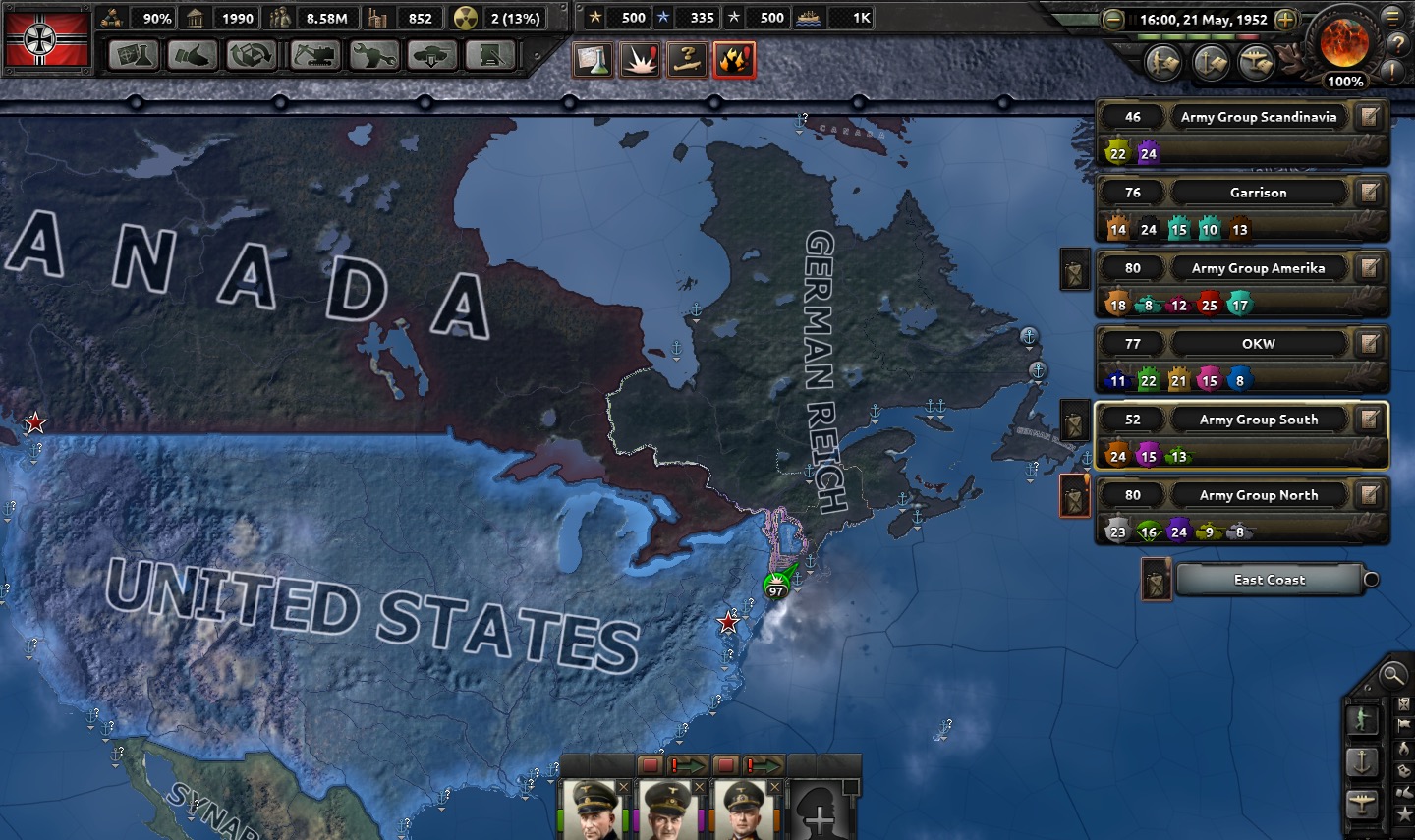Select Army Group Scandinavia

coord(1258,117)
